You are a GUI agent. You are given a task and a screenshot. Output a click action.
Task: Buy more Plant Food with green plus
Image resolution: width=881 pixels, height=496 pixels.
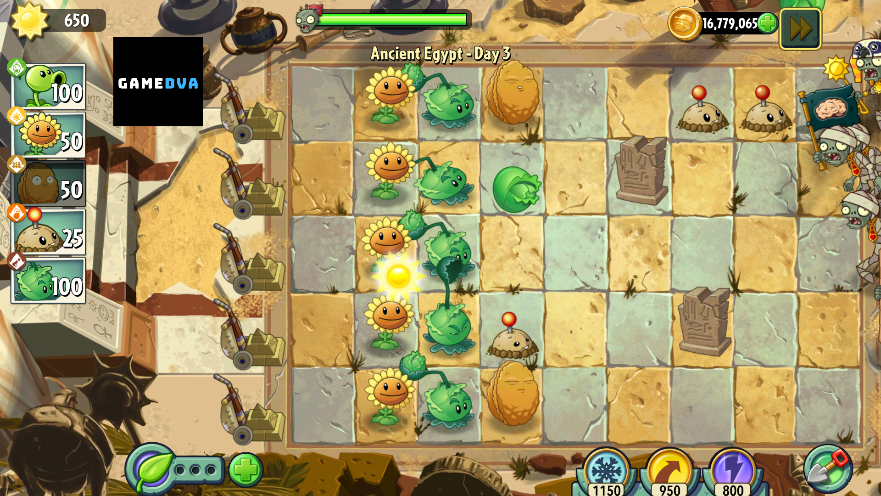pos(245,468)
